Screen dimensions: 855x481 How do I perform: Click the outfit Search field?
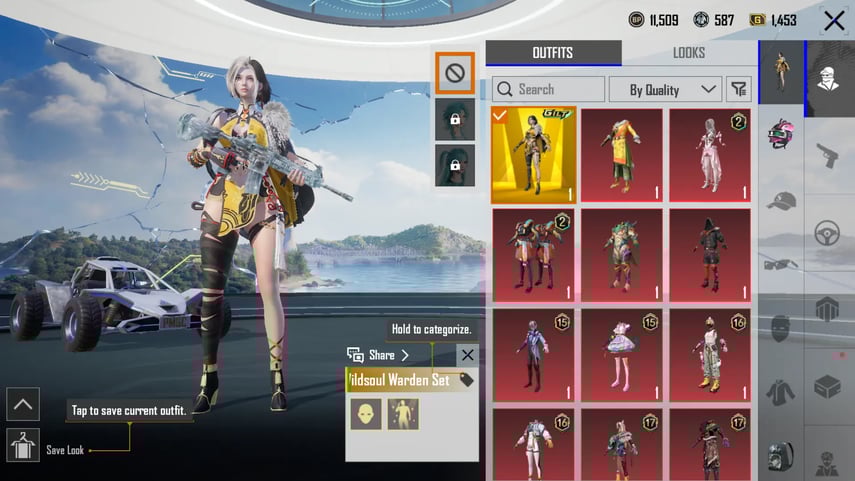(549, 90)
